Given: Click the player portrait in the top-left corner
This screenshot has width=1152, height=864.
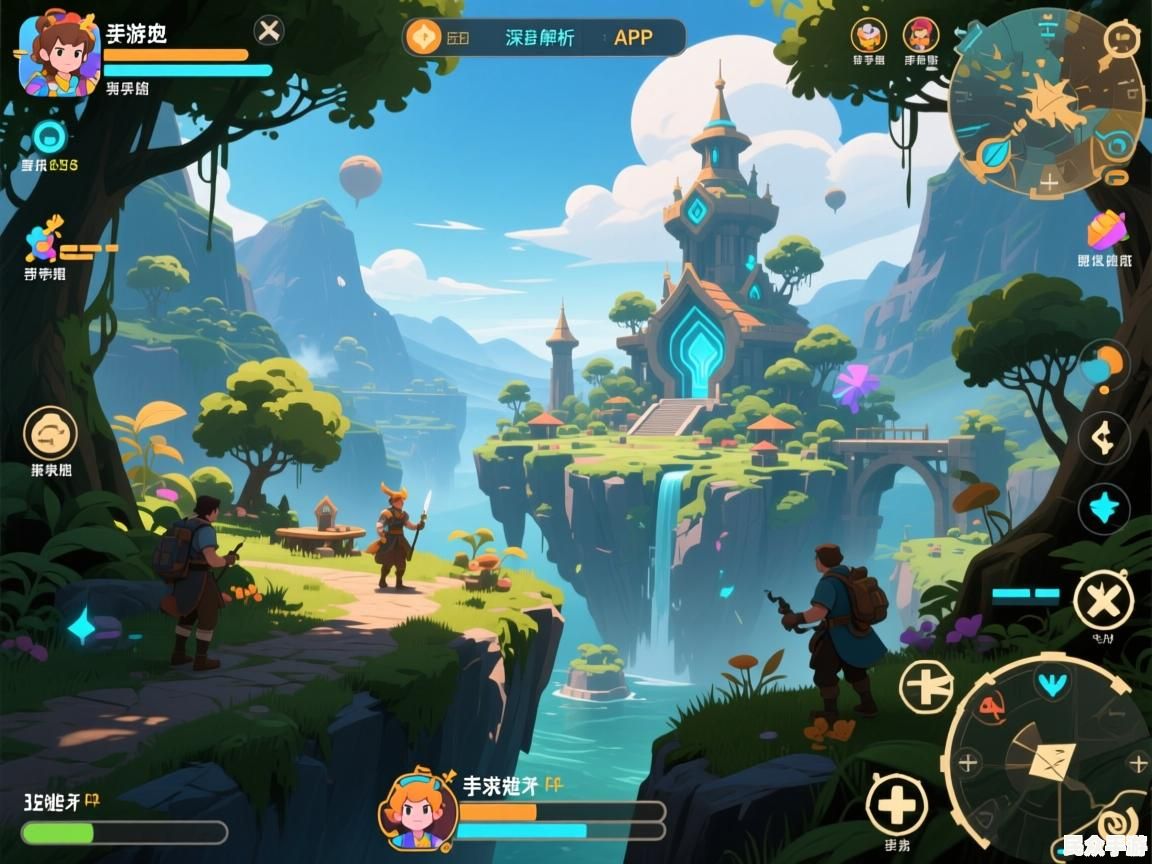Looking at the screenshot, I should pos(59,55).
